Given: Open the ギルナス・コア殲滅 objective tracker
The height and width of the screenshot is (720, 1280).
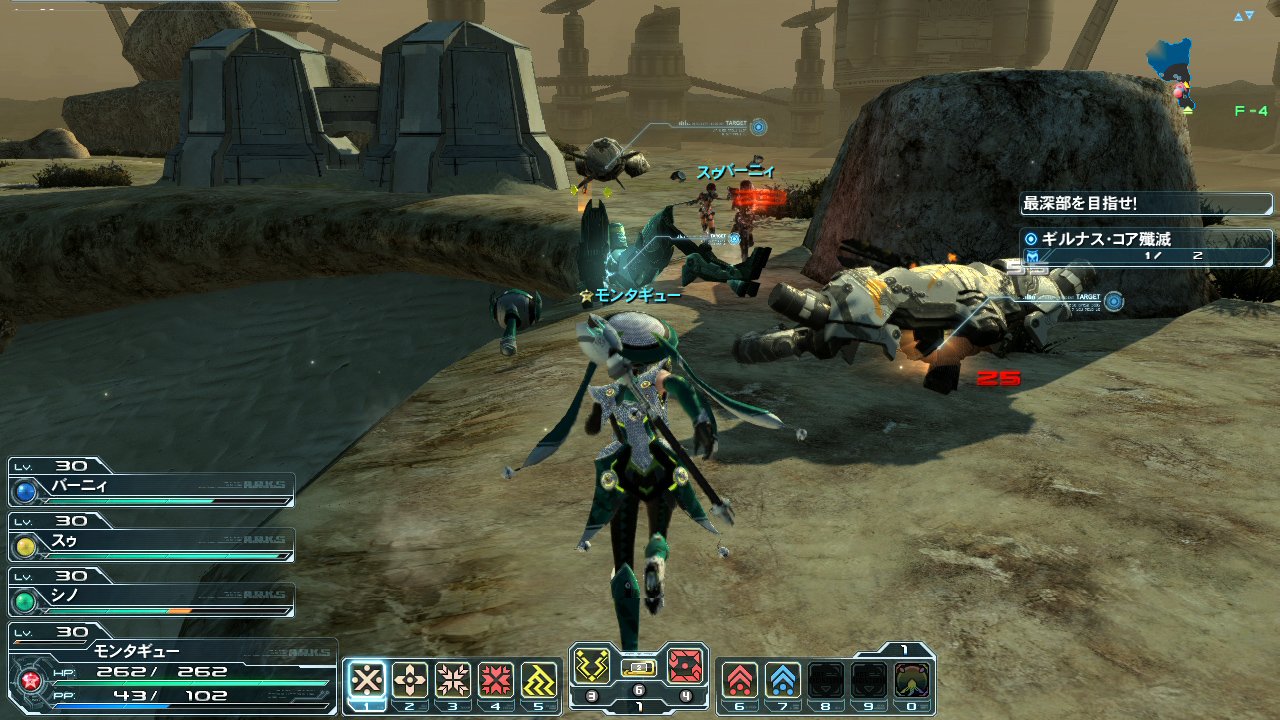Looking at the screenshot, I should [x=1146, y=247].
